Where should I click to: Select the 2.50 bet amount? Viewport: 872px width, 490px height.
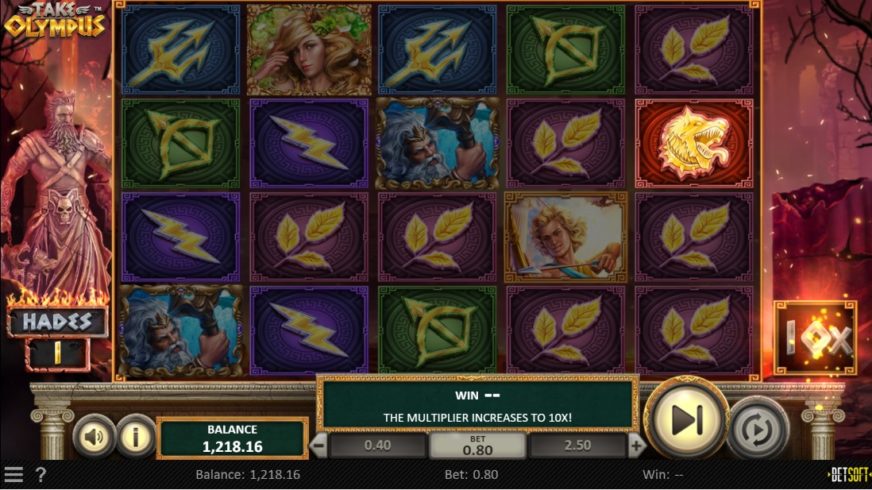pyautogui.click(x=578, y=445)
